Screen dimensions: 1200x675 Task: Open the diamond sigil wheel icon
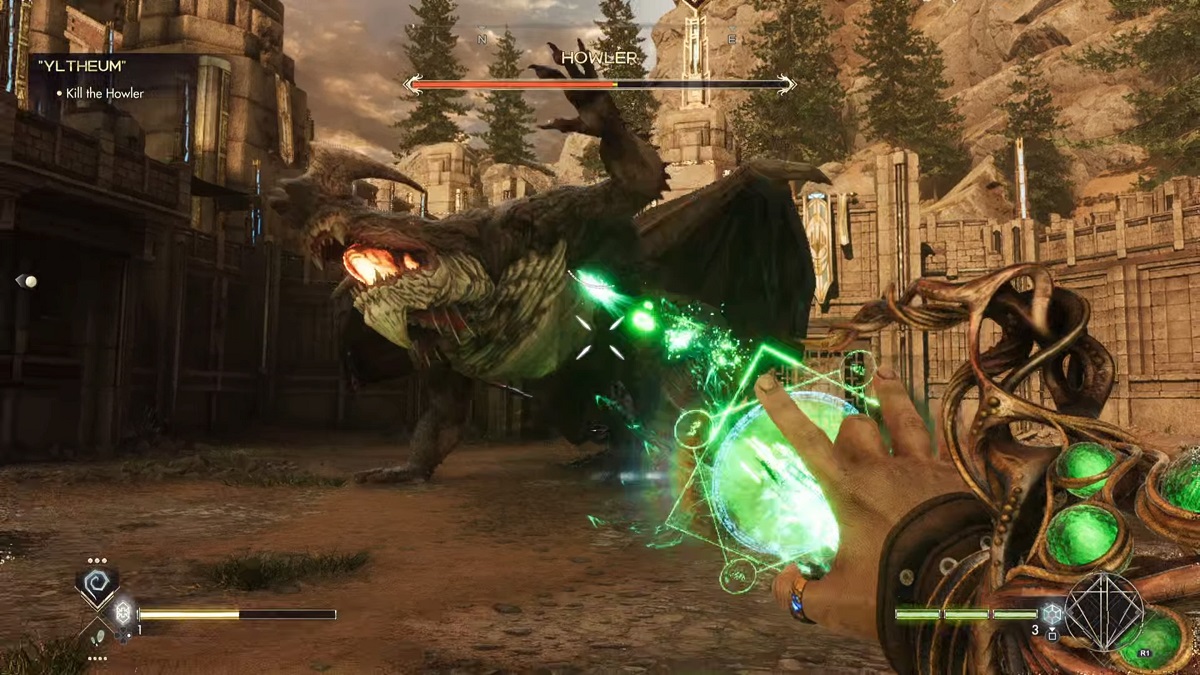click(x=1104, y=612)
